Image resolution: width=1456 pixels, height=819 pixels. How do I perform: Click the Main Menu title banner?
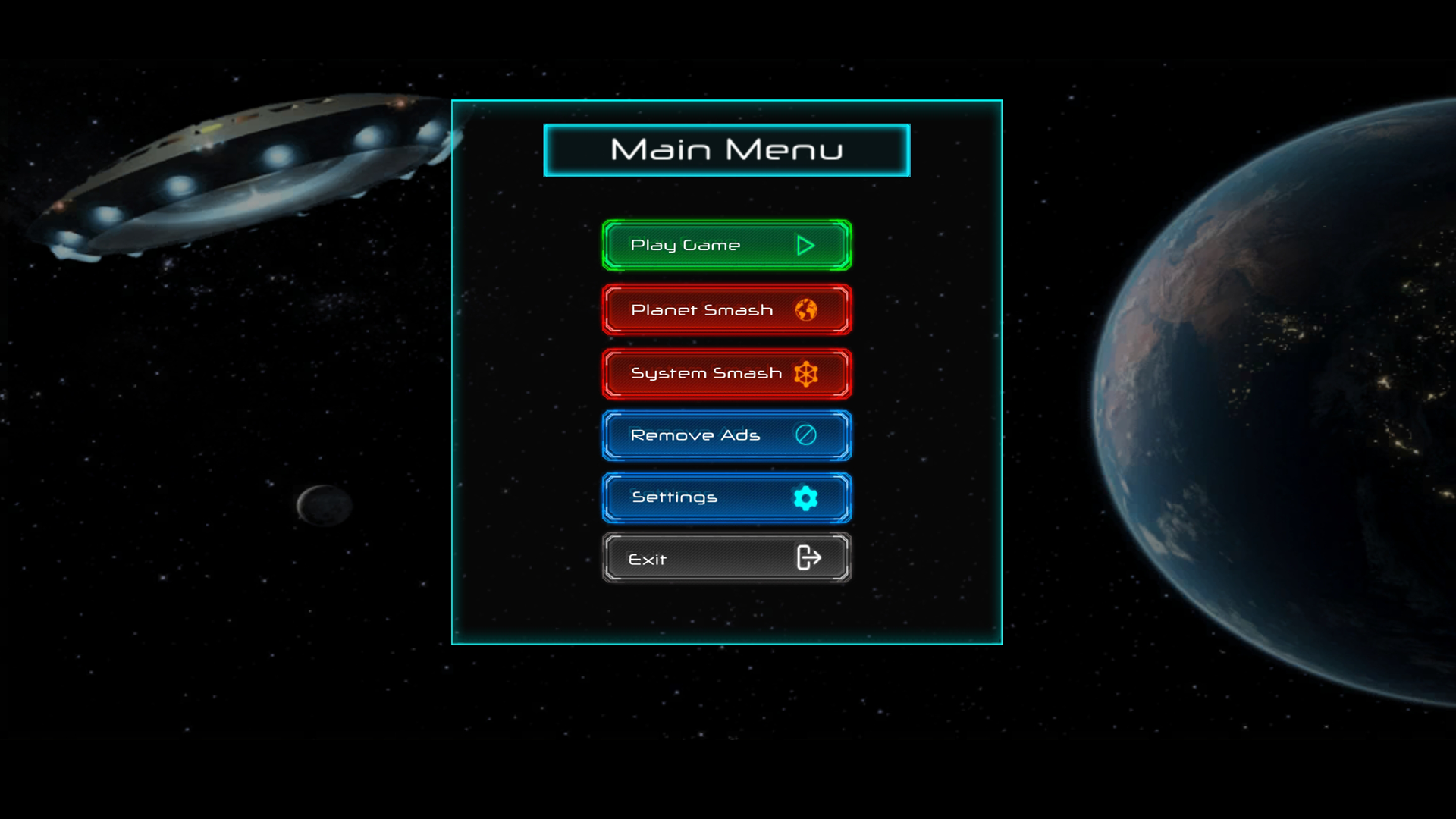726,149
